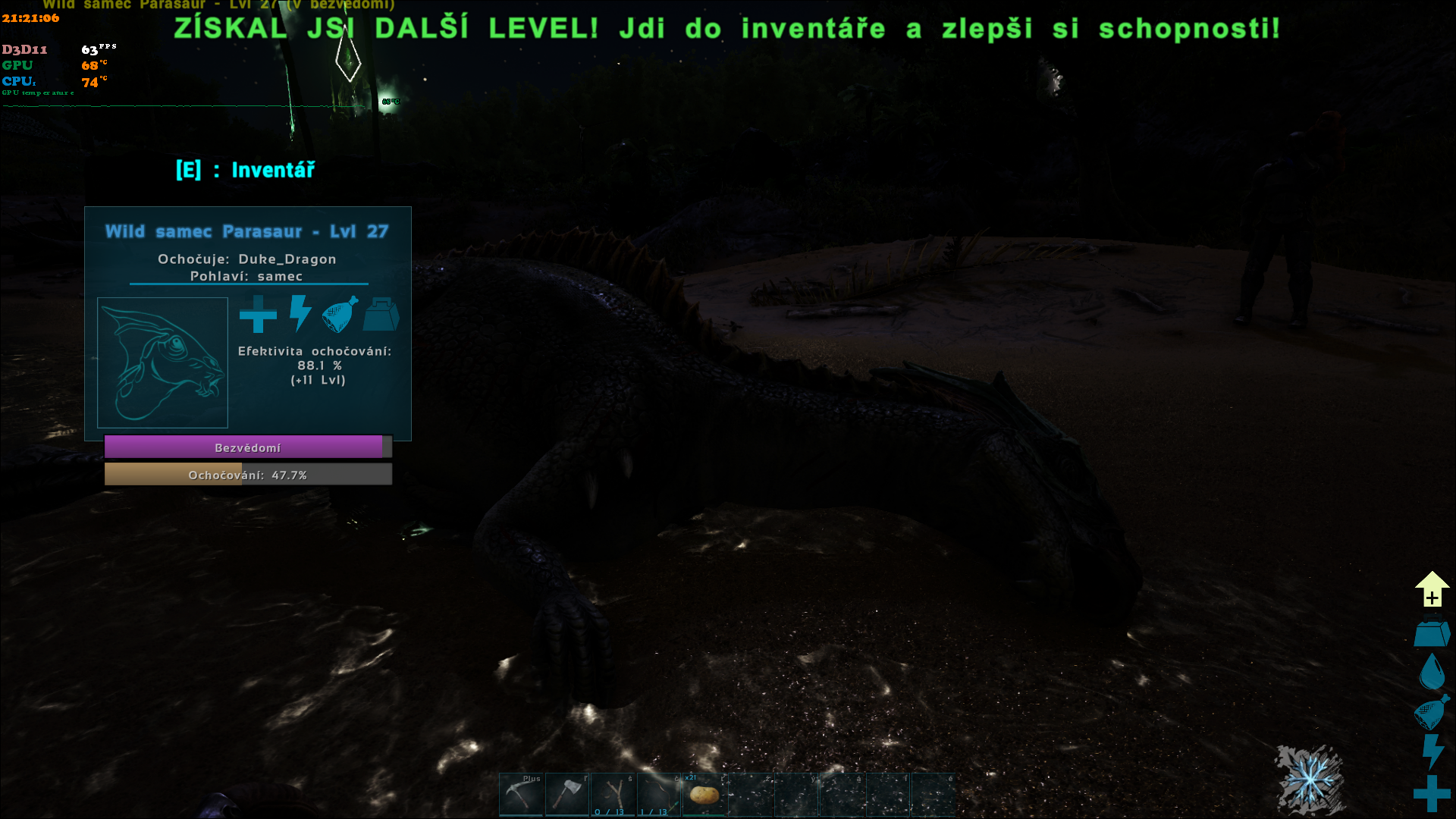Click the Parasaur's weight icon
1456x819 pixels.
coord(381,314)
